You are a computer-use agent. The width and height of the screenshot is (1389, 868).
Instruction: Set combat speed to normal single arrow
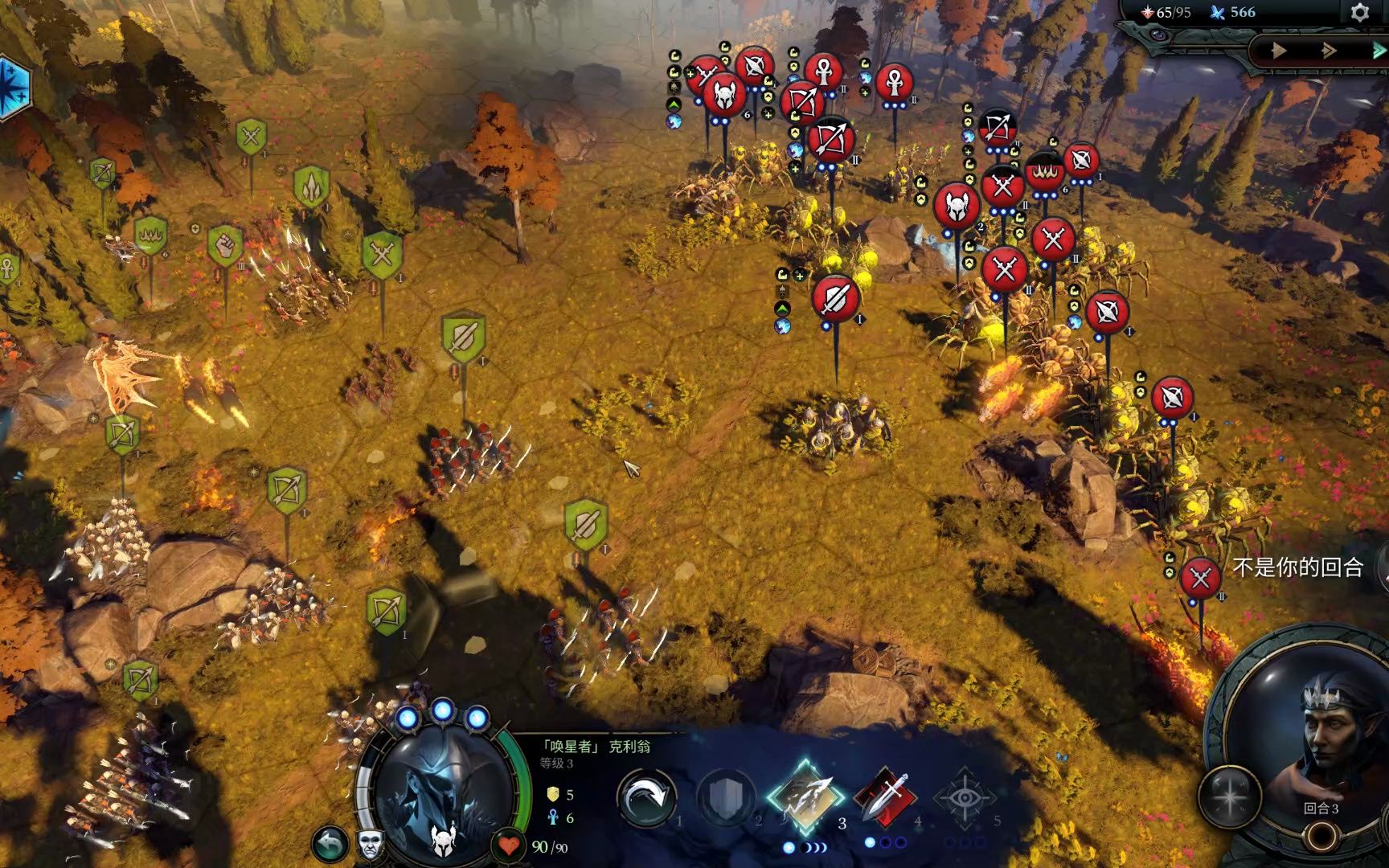(1278, 51)
